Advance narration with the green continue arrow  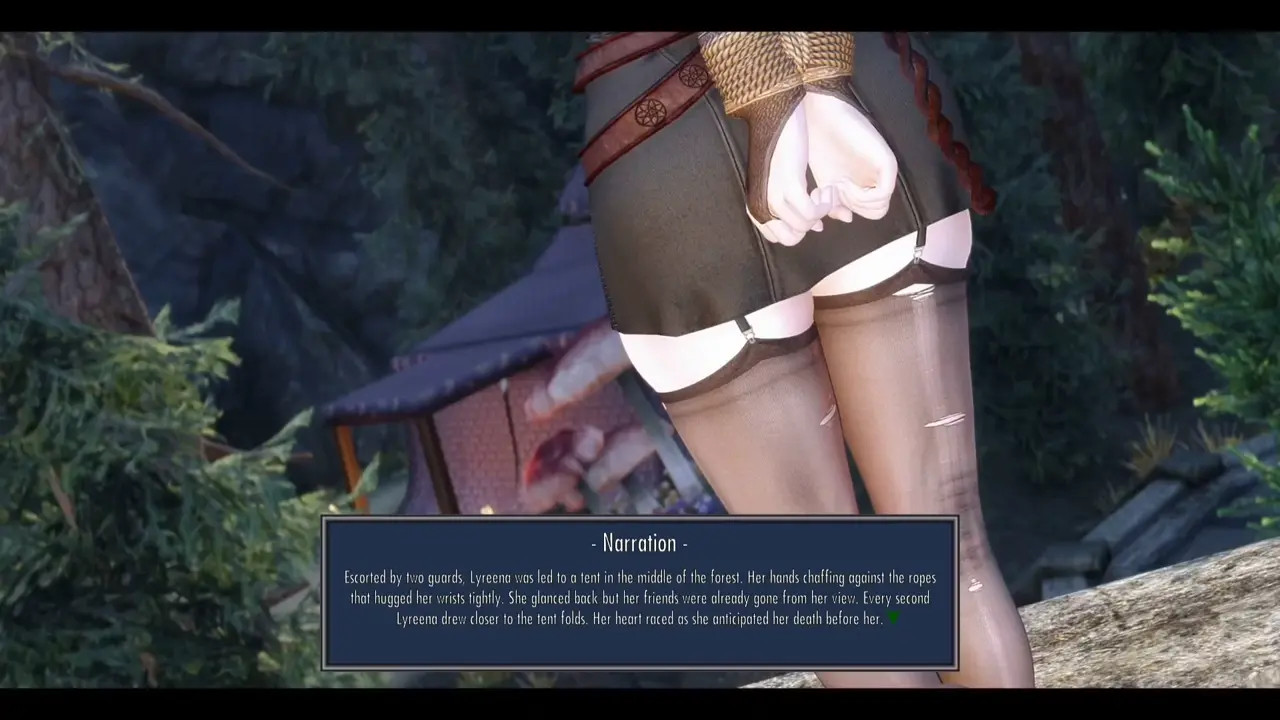[x=893, y=618]
